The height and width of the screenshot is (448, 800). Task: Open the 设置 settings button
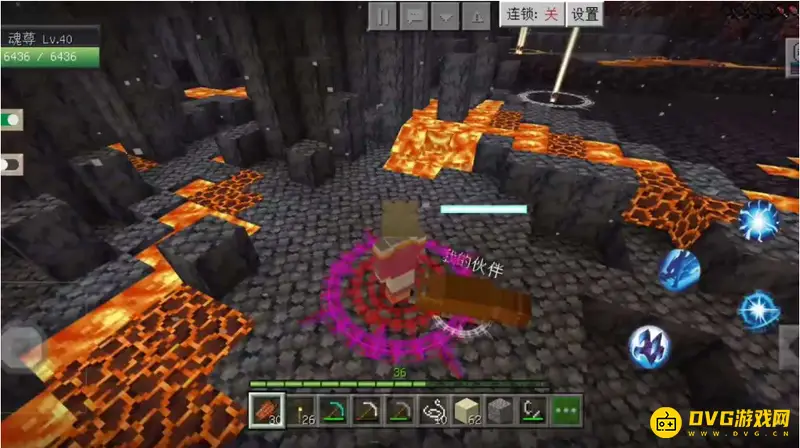coord(585,14)
